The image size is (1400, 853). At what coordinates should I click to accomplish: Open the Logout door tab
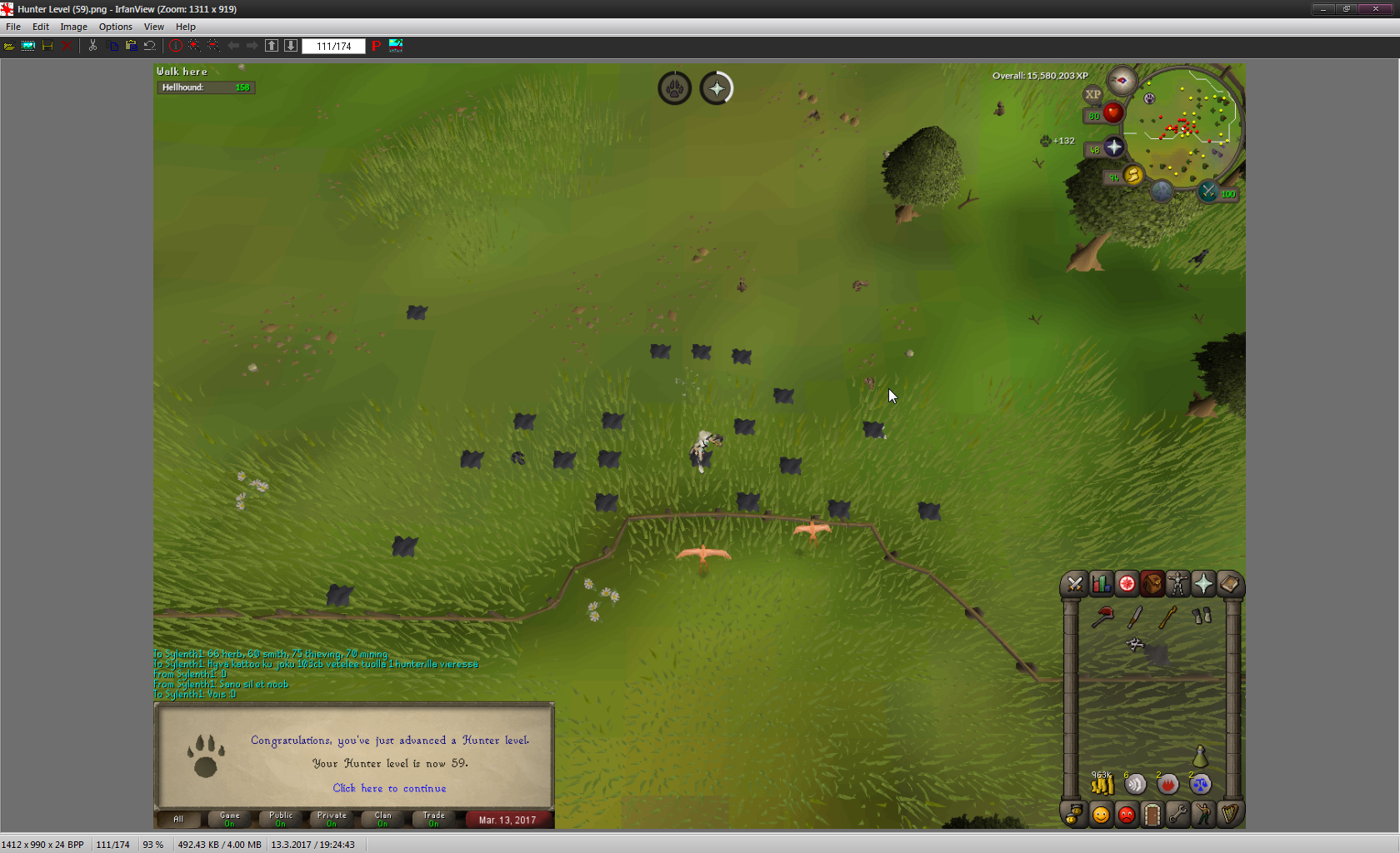pos(1152,814)
